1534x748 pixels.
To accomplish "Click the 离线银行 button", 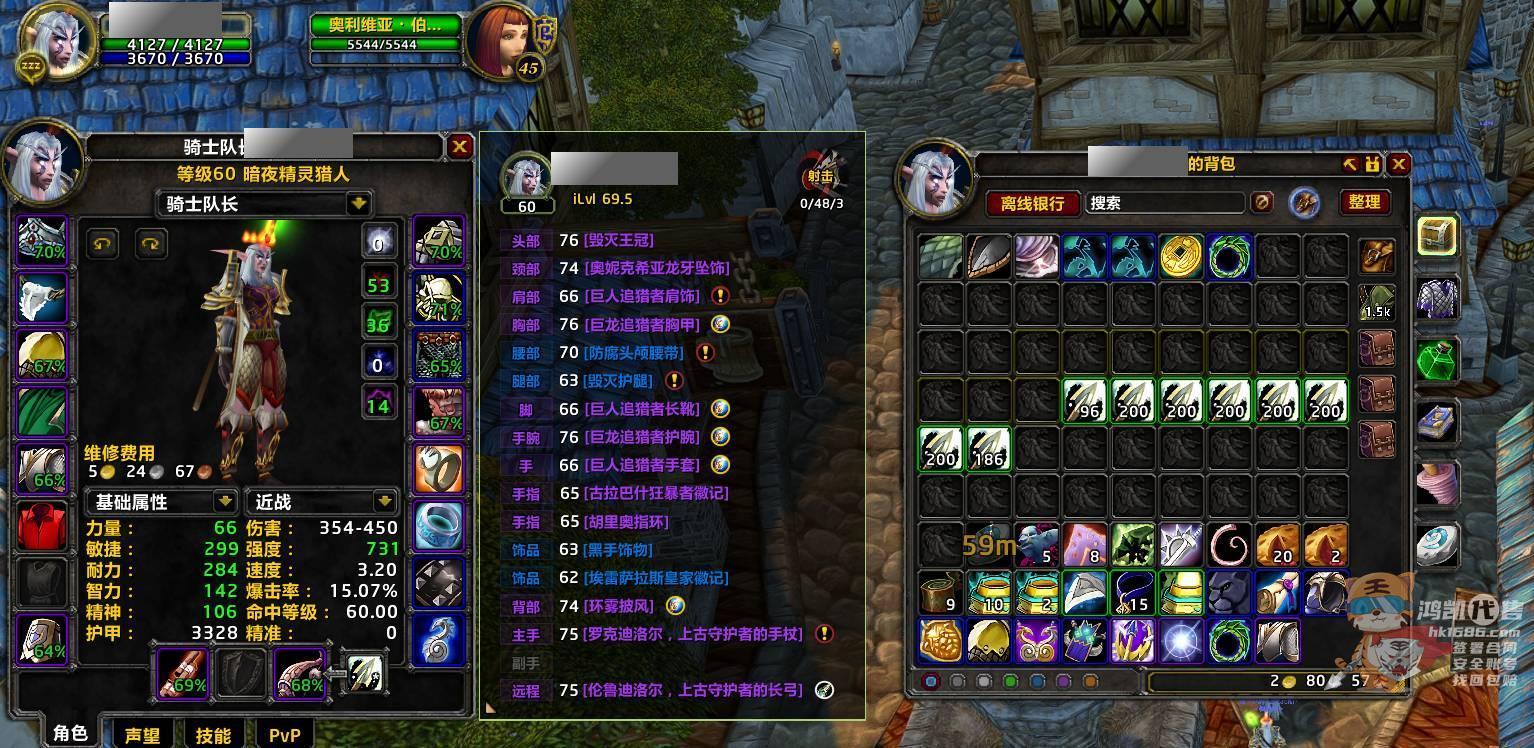I will (1033, 203).
